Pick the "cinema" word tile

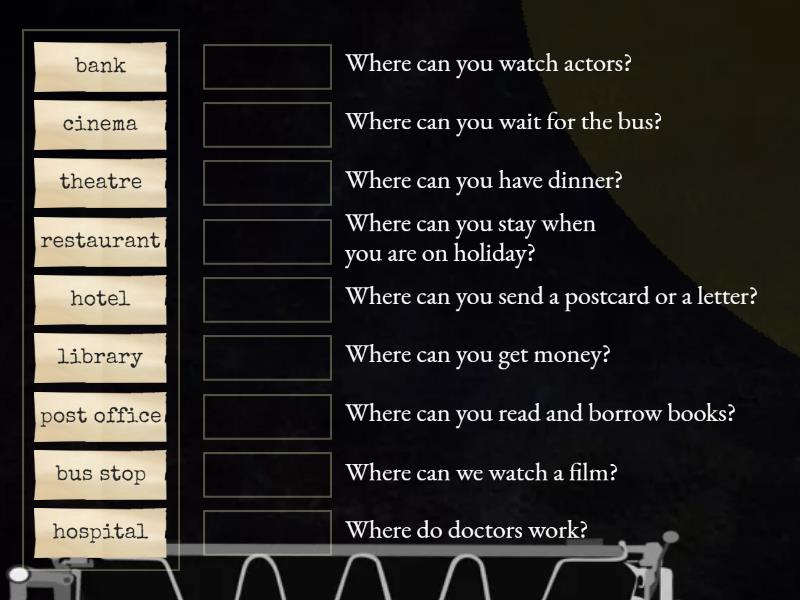tap(100, 124)
